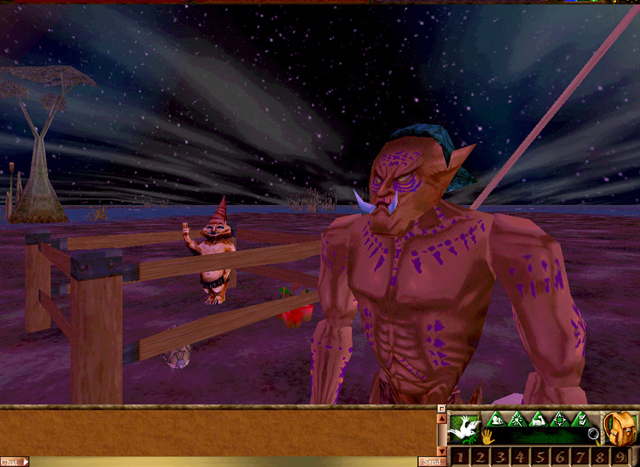Open the backpack inventory
The width and height of the screenshot is (640, 467).
point(619,430)
